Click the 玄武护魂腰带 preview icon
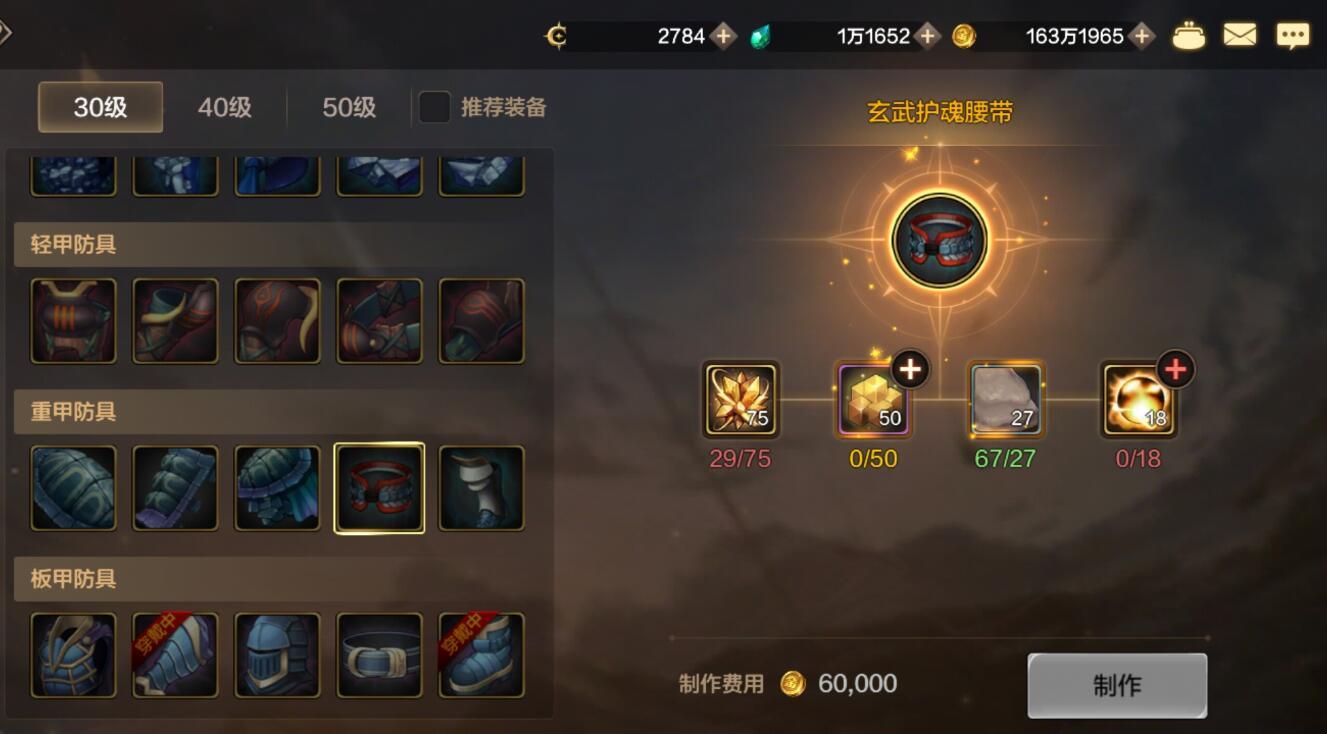Screen dimensions: 1327x734 [938, 240]
